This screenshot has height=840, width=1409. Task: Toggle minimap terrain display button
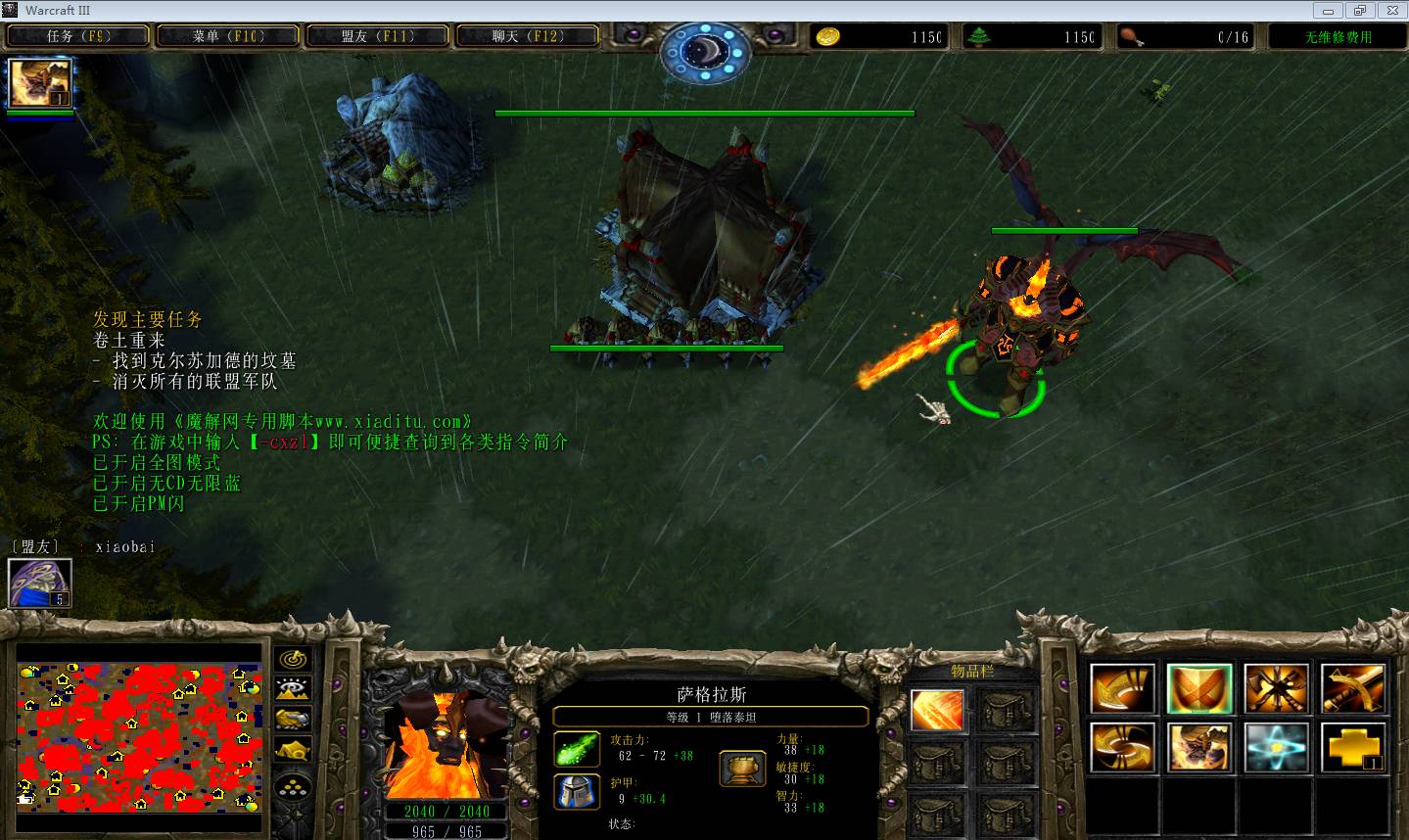(x=293, y=689)
